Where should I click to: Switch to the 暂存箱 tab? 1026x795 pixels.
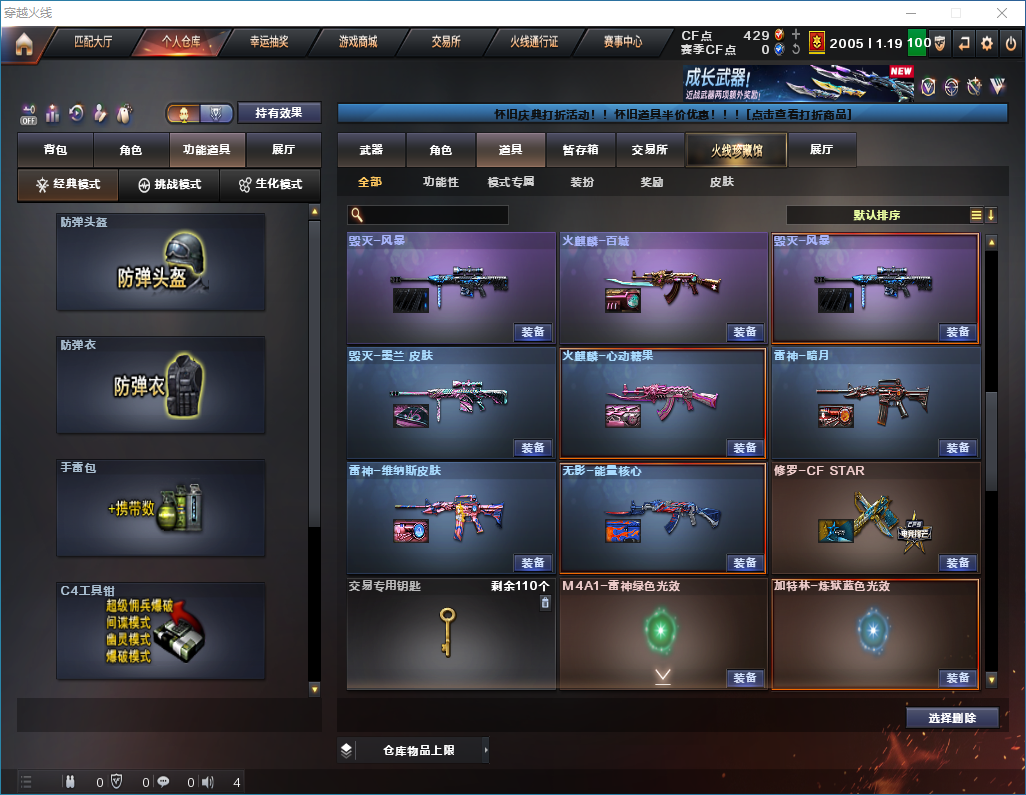coord(580,150)
